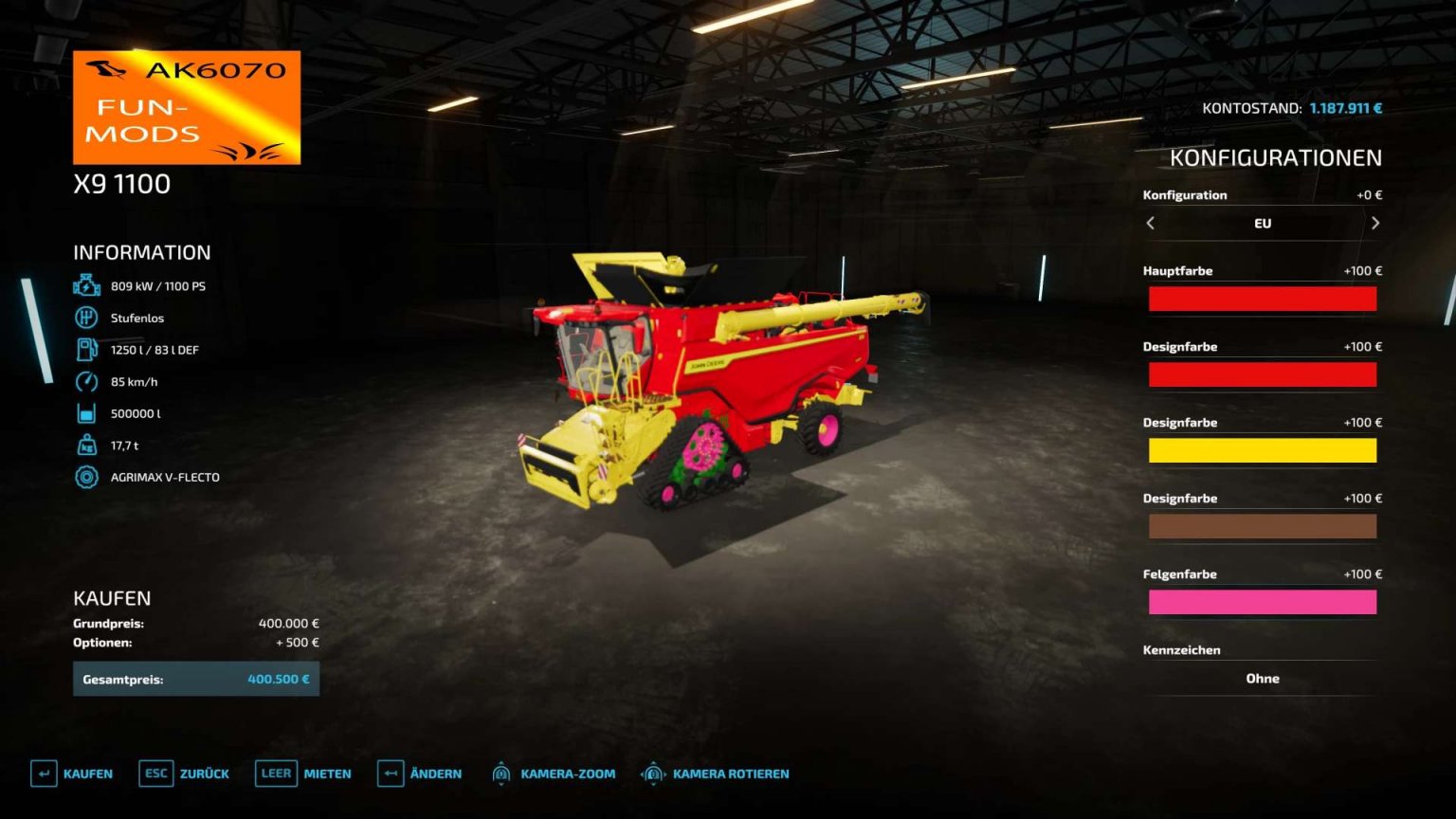The height and width of the screenshot is (819, 1456).
Task: Open the Kennzeichen option set to Ohne
Action: point(1263,679)
